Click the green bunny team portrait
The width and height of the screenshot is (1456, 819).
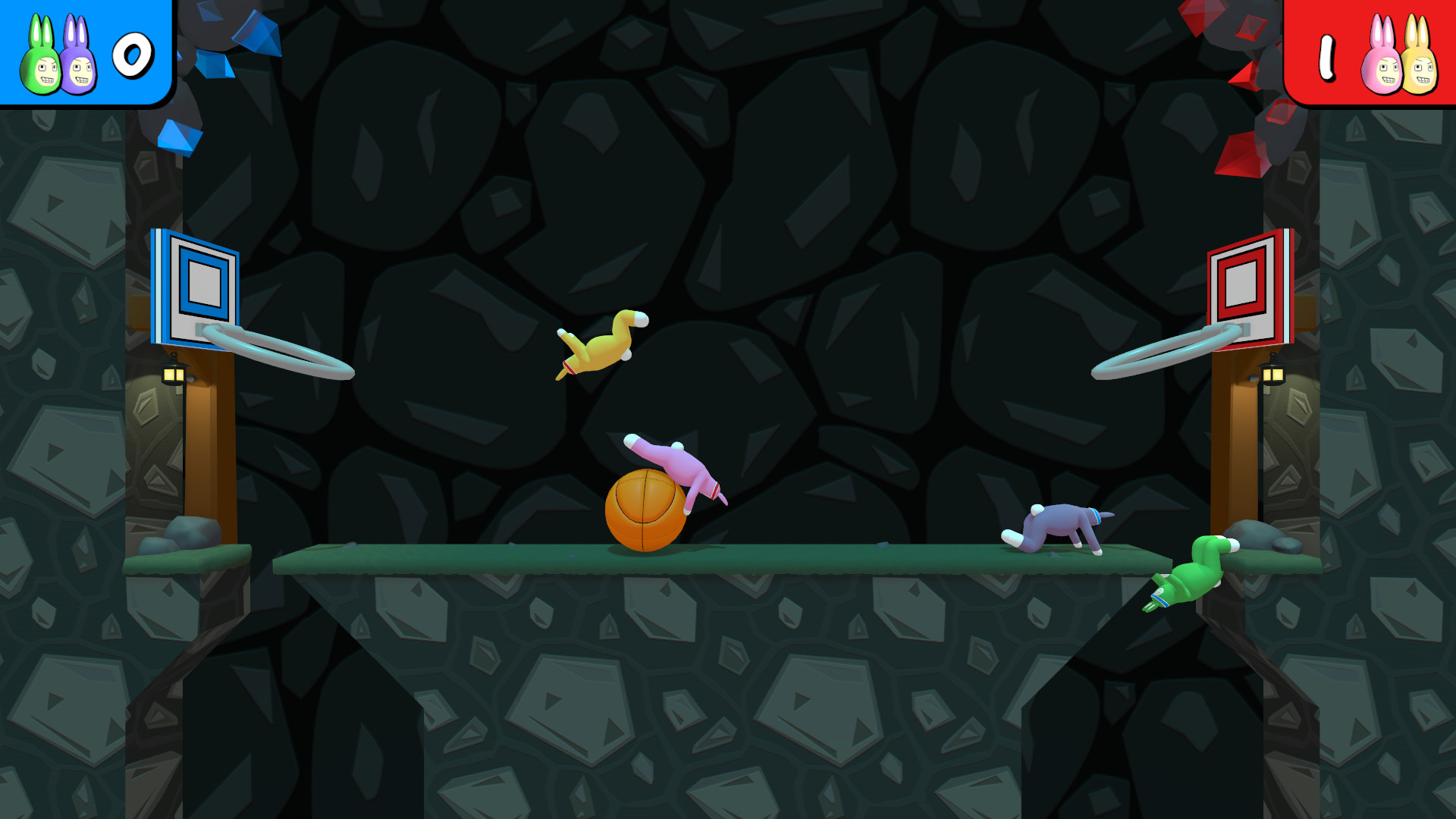tap(41, 61)
